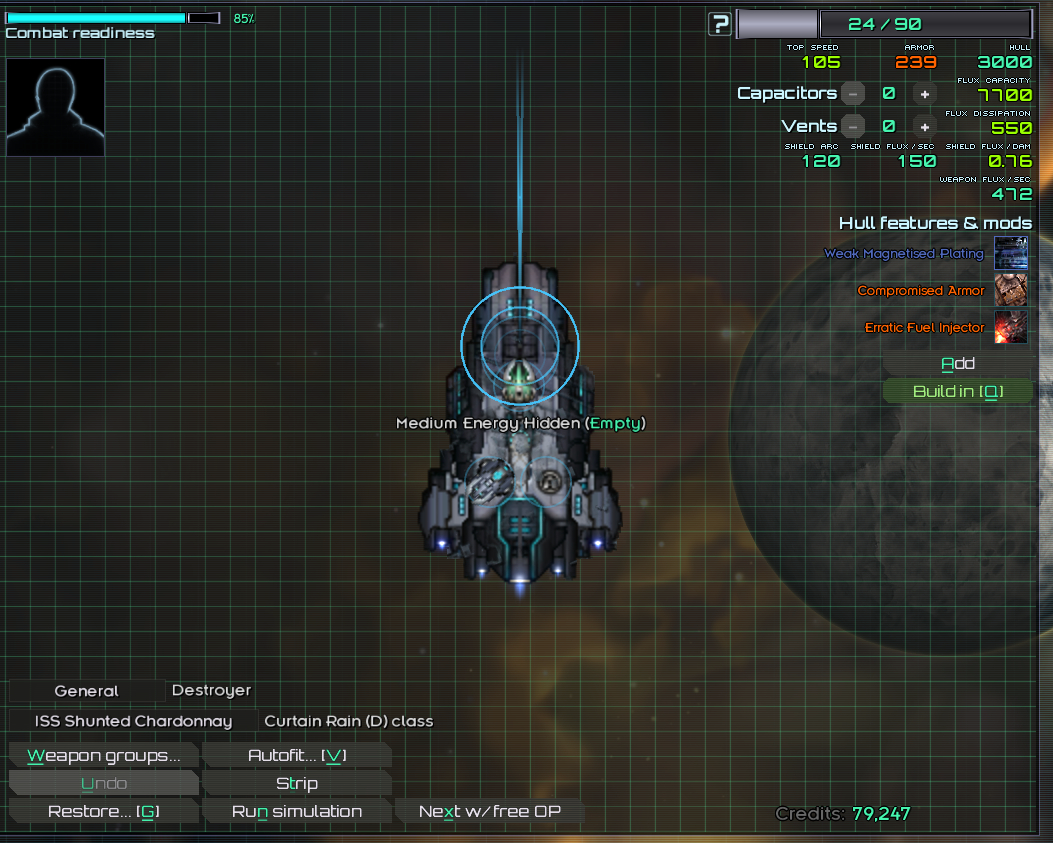This screenshot has height=843, width=1053.
Task: Open the Weapon groups dialog
Action: point(103,755)
